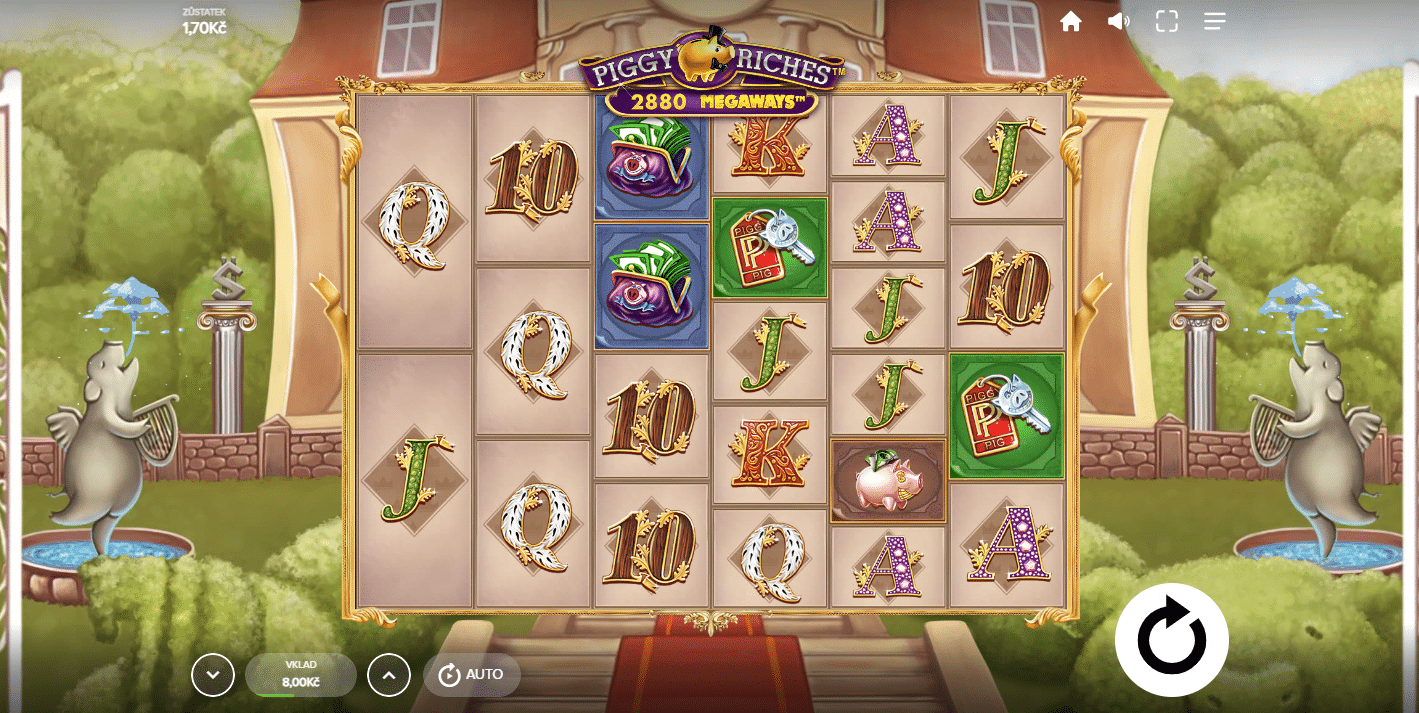Enter fullscreen mode
The width and height of the screenshot is (1419, 713).
point(1167,21)
